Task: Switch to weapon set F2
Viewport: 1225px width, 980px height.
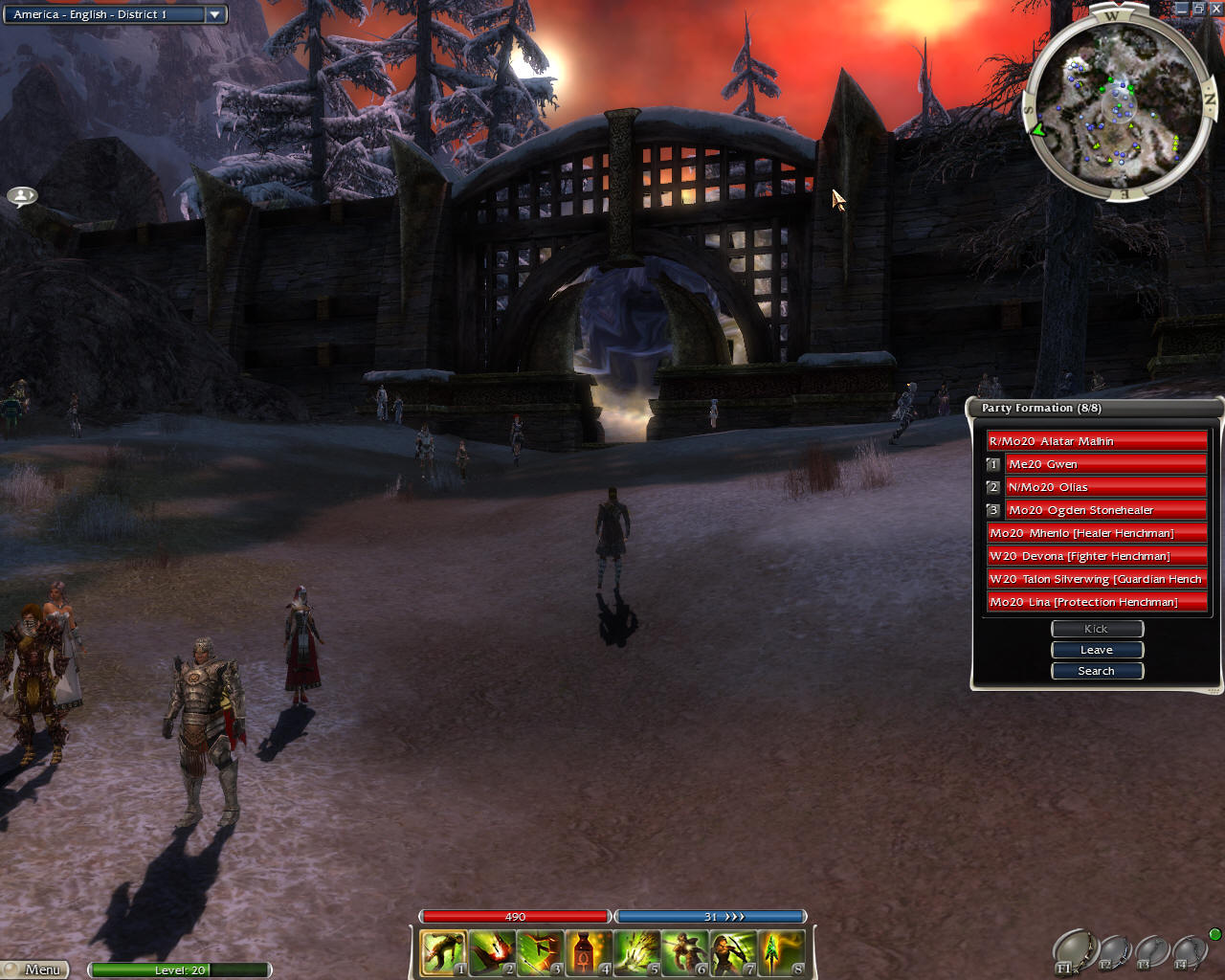Action: click(1115, 952)
